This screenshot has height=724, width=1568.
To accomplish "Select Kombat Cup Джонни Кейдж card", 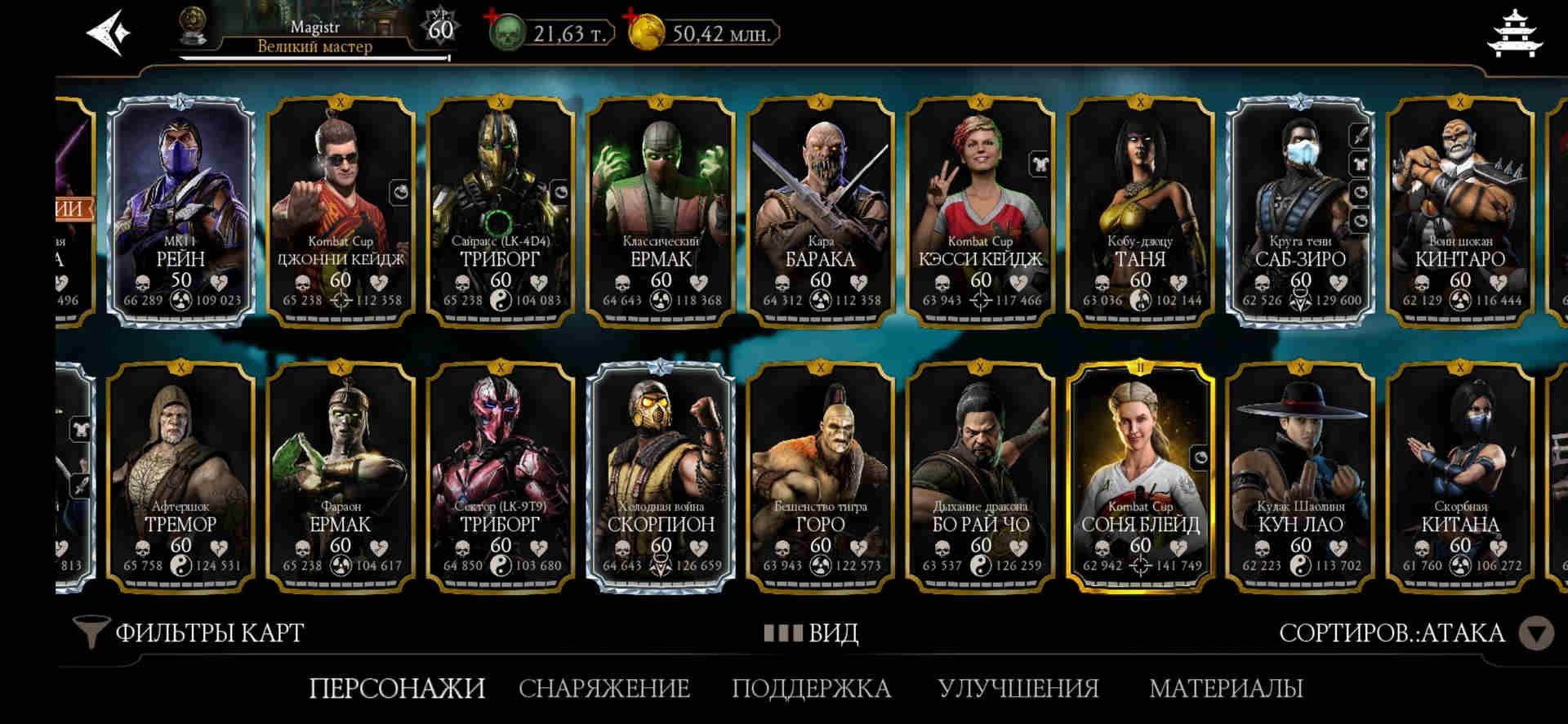I will [341, 211].
